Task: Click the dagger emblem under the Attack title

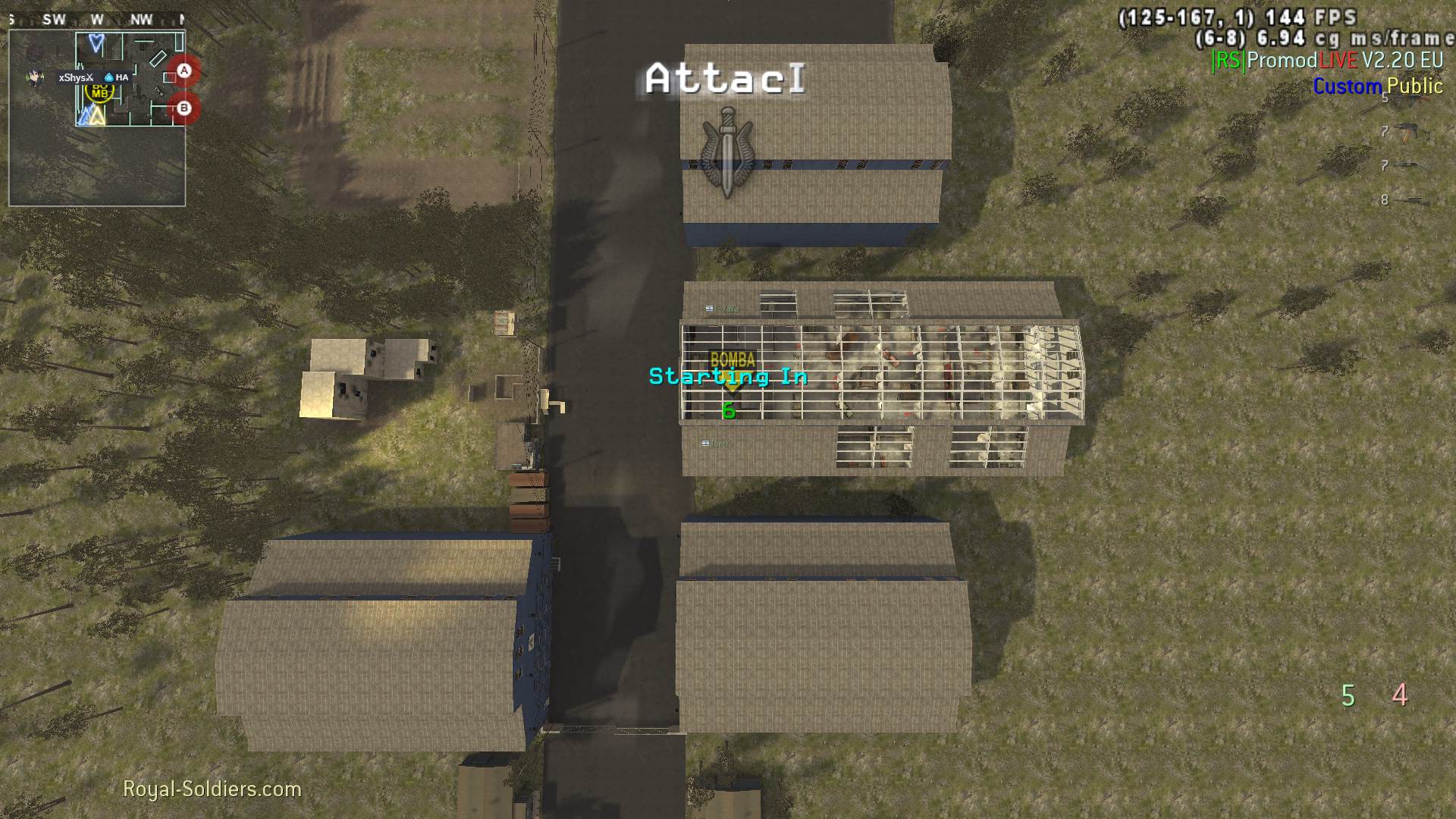Action: coord(726,149)
